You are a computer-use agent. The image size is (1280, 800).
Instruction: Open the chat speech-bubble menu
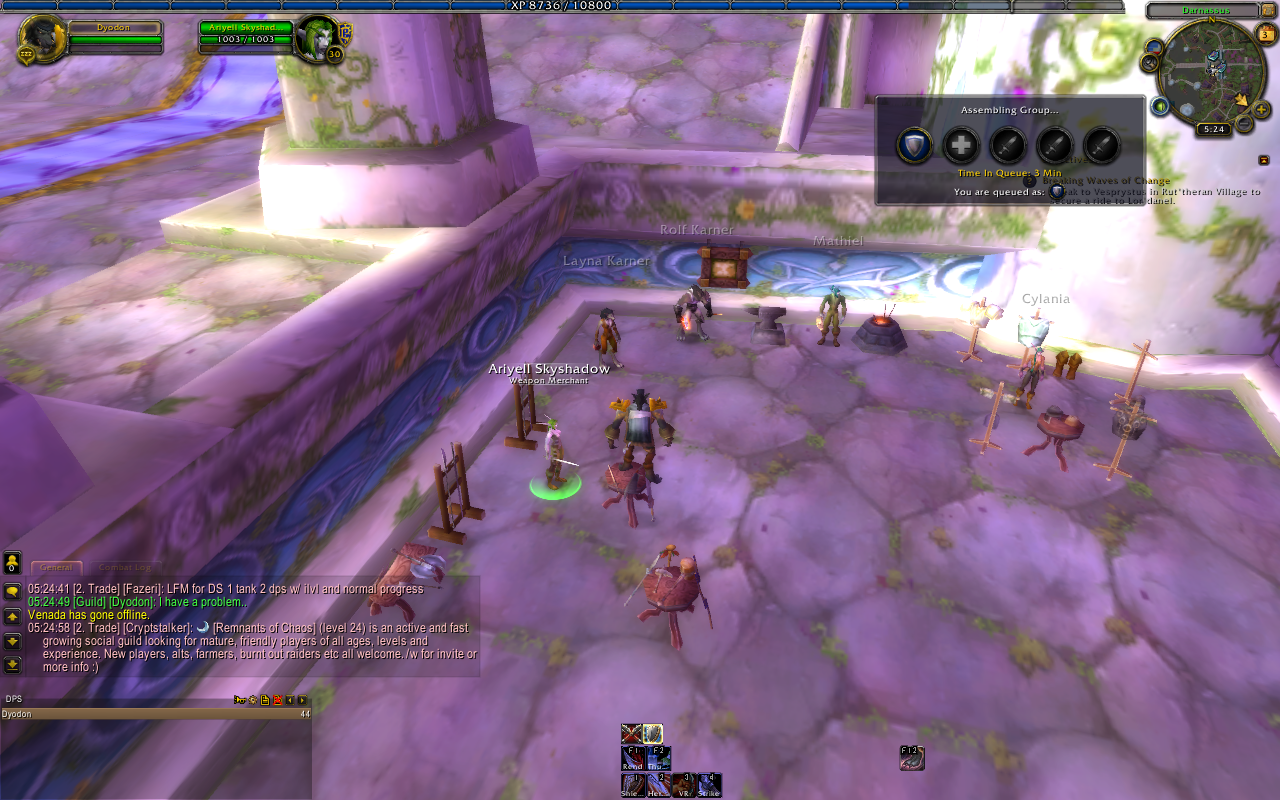[x=12, y=592]
